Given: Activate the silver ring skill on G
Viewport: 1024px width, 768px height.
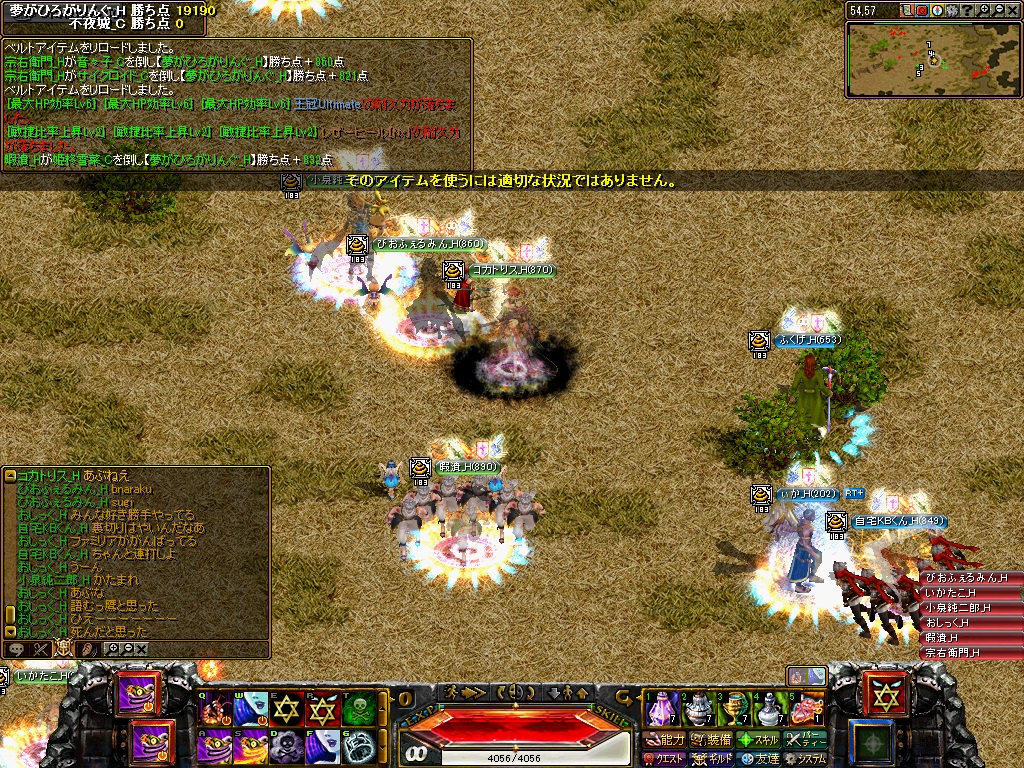Looking at the screenshot, I should [x=359, y=745].
